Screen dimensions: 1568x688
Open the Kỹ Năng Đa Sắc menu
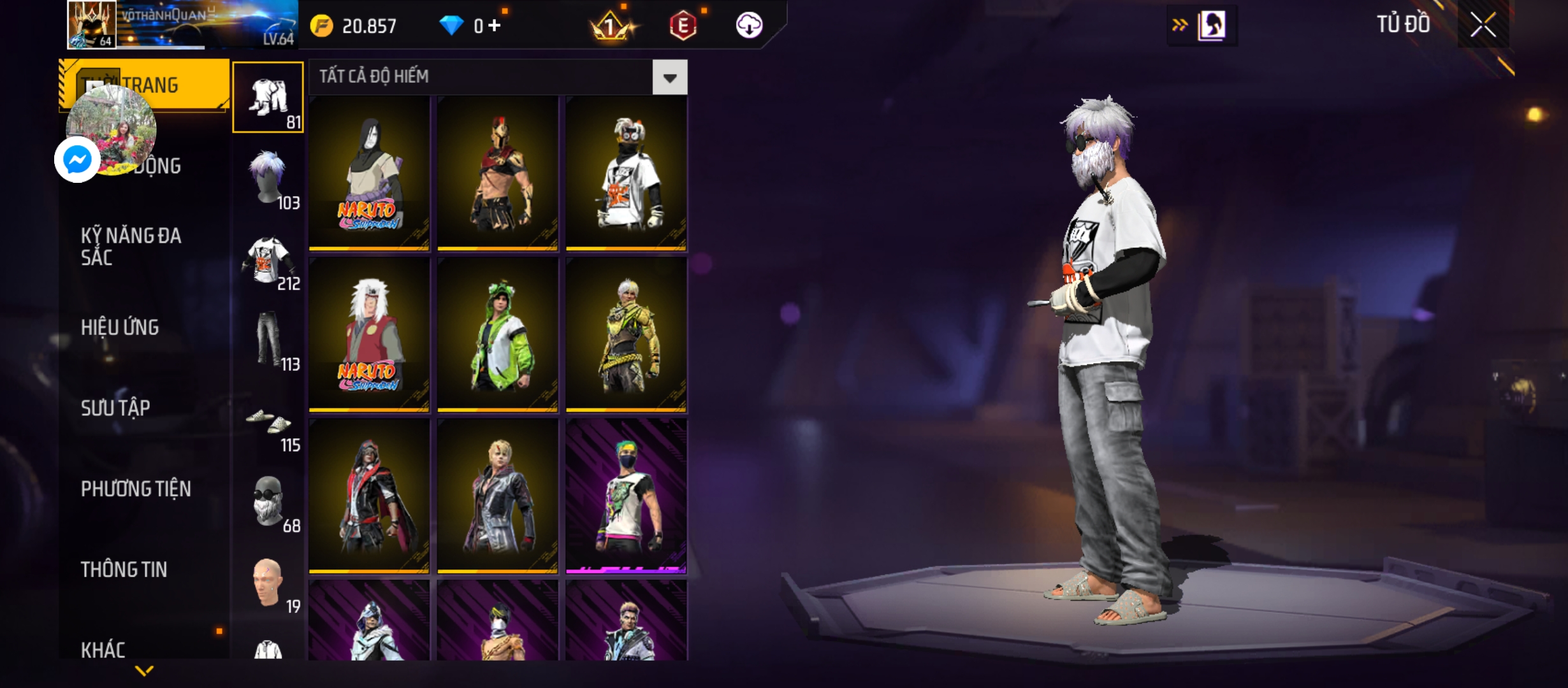[131, 247]
